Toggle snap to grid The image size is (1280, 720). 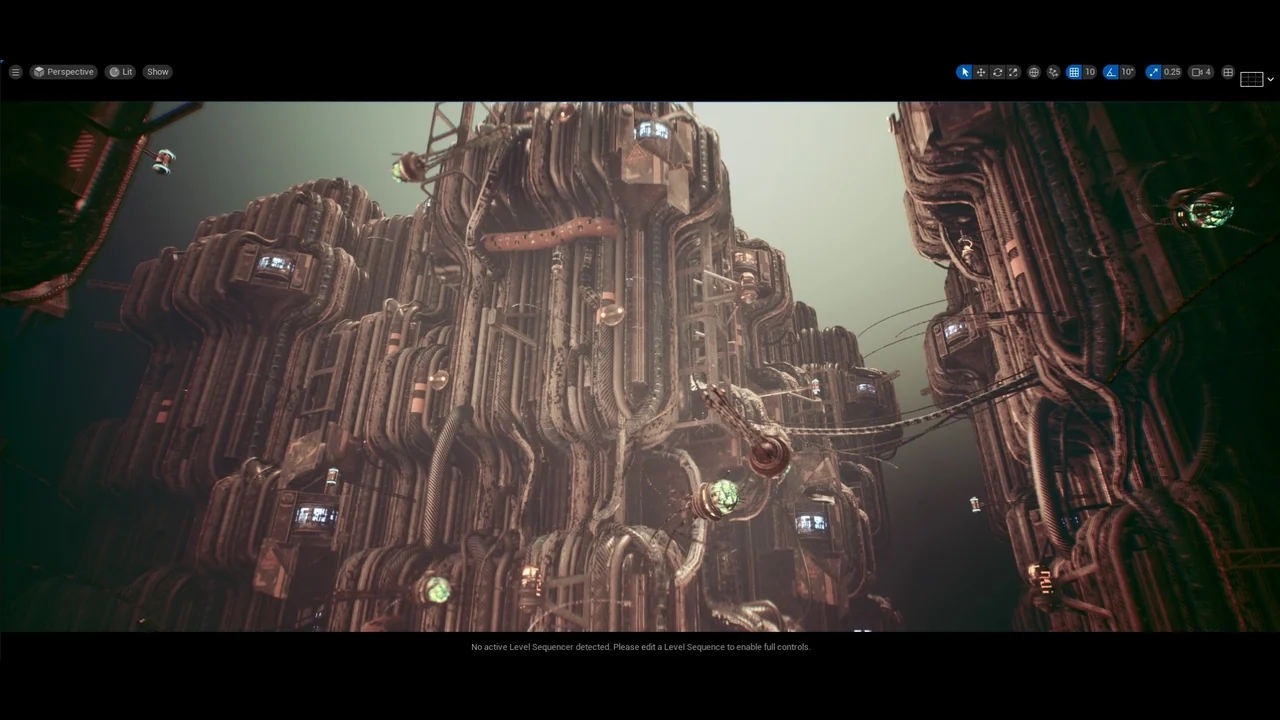pos(1074,71)
